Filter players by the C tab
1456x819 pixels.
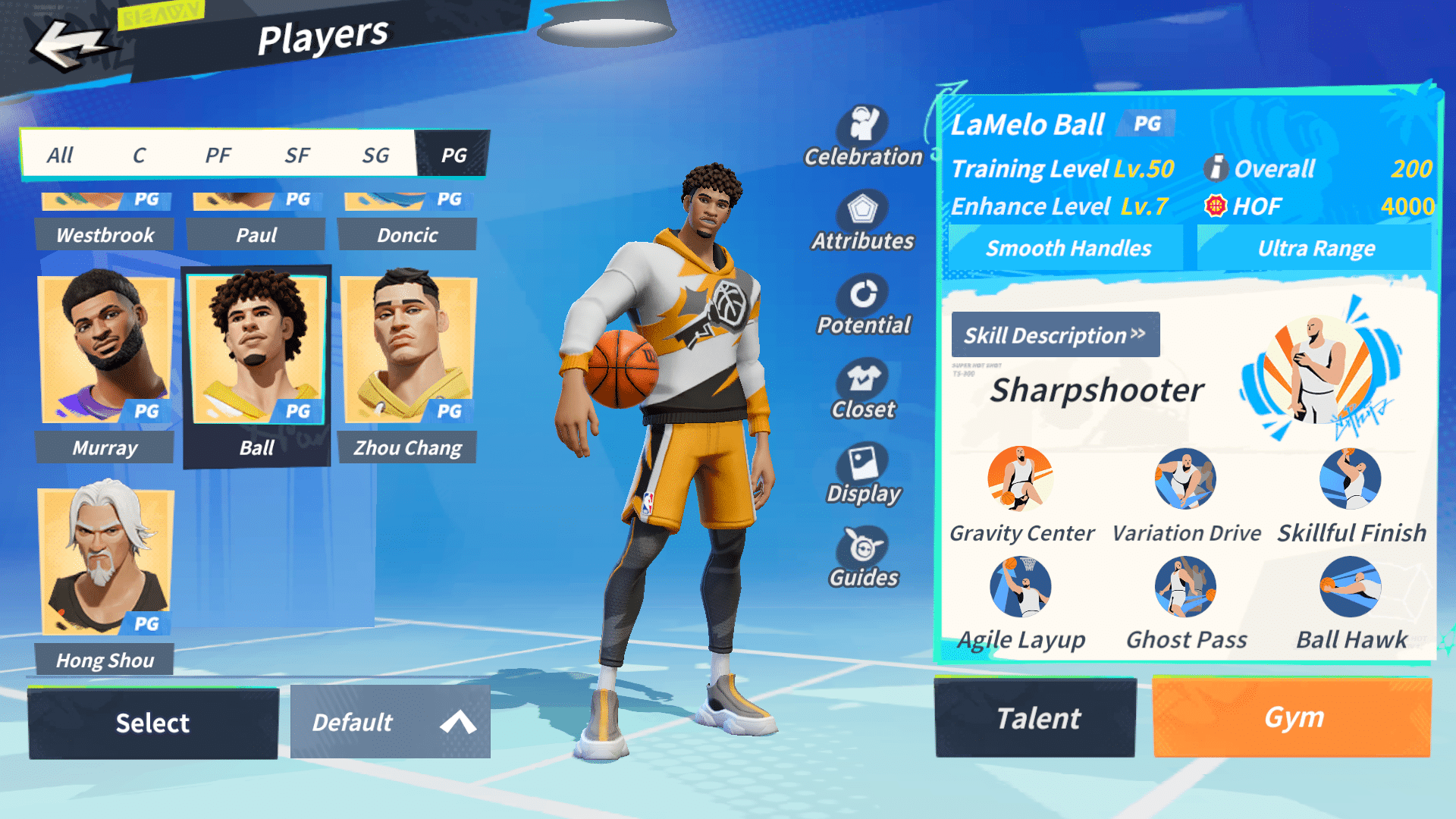point(139,155)
